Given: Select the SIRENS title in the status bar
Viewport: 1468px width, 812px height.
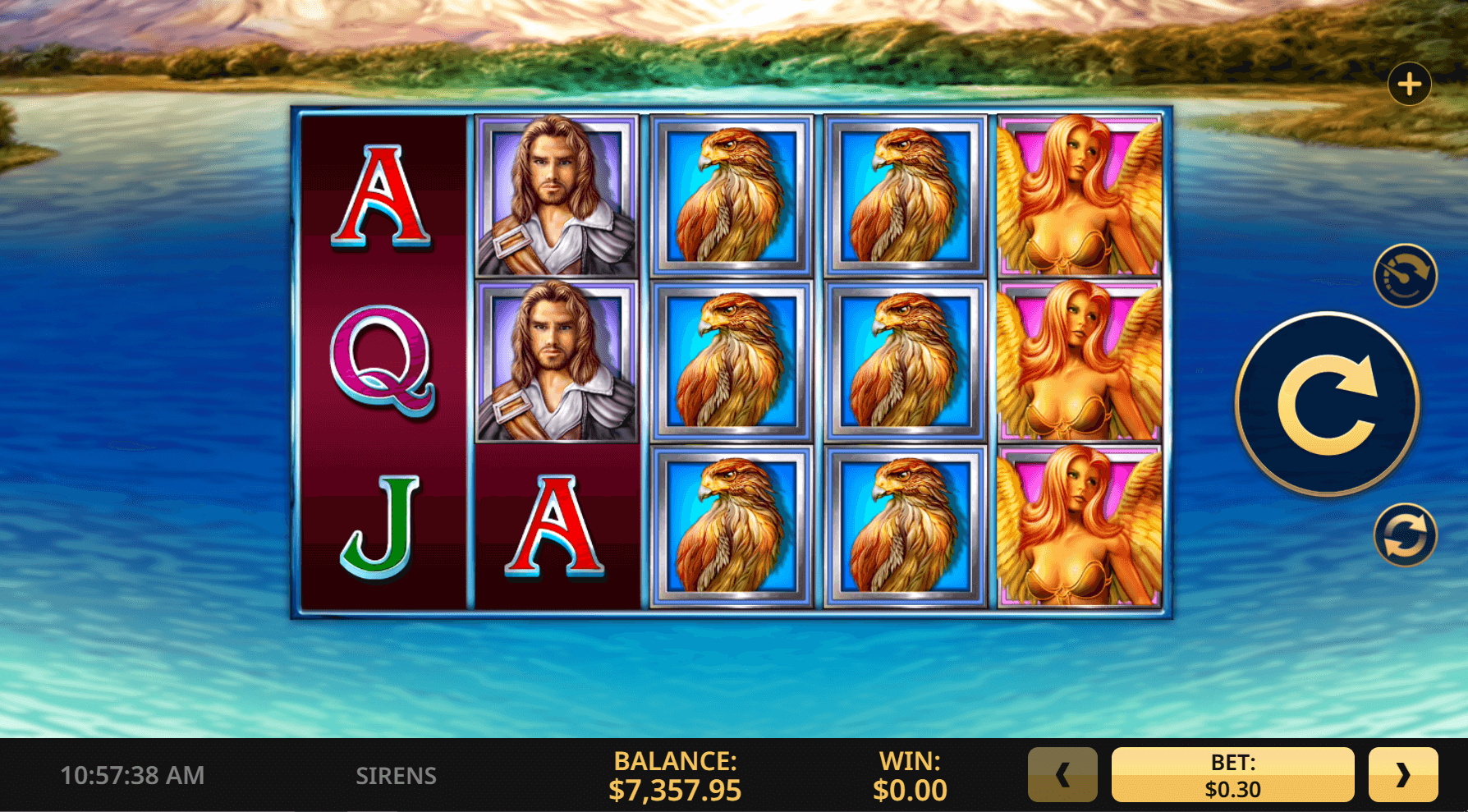Looking at the screenshot, I should pos(397,774).
